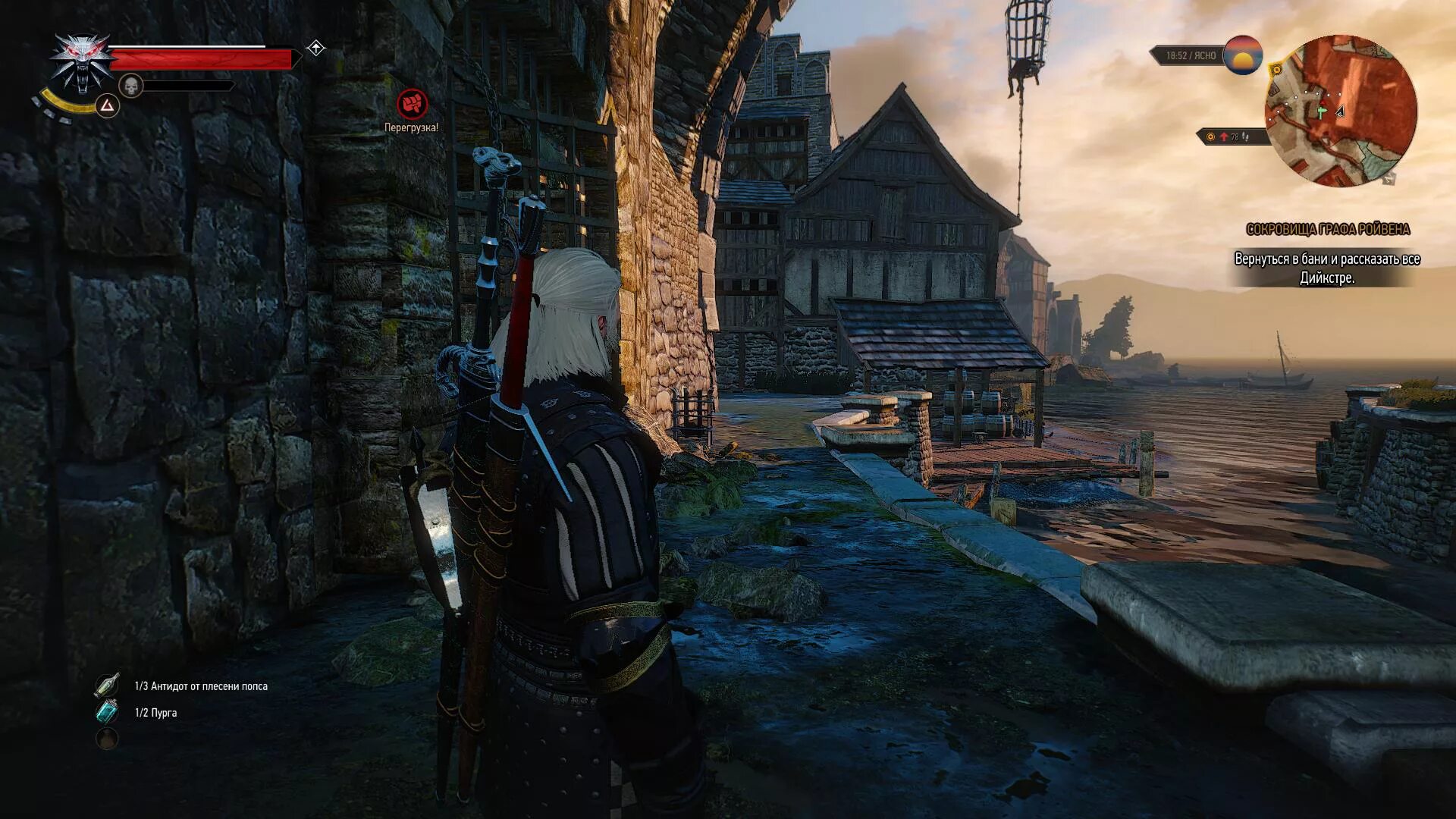Select the active witcher sign triangle icon
Screen dimensions: 1456x819
[x=107, y=105]
